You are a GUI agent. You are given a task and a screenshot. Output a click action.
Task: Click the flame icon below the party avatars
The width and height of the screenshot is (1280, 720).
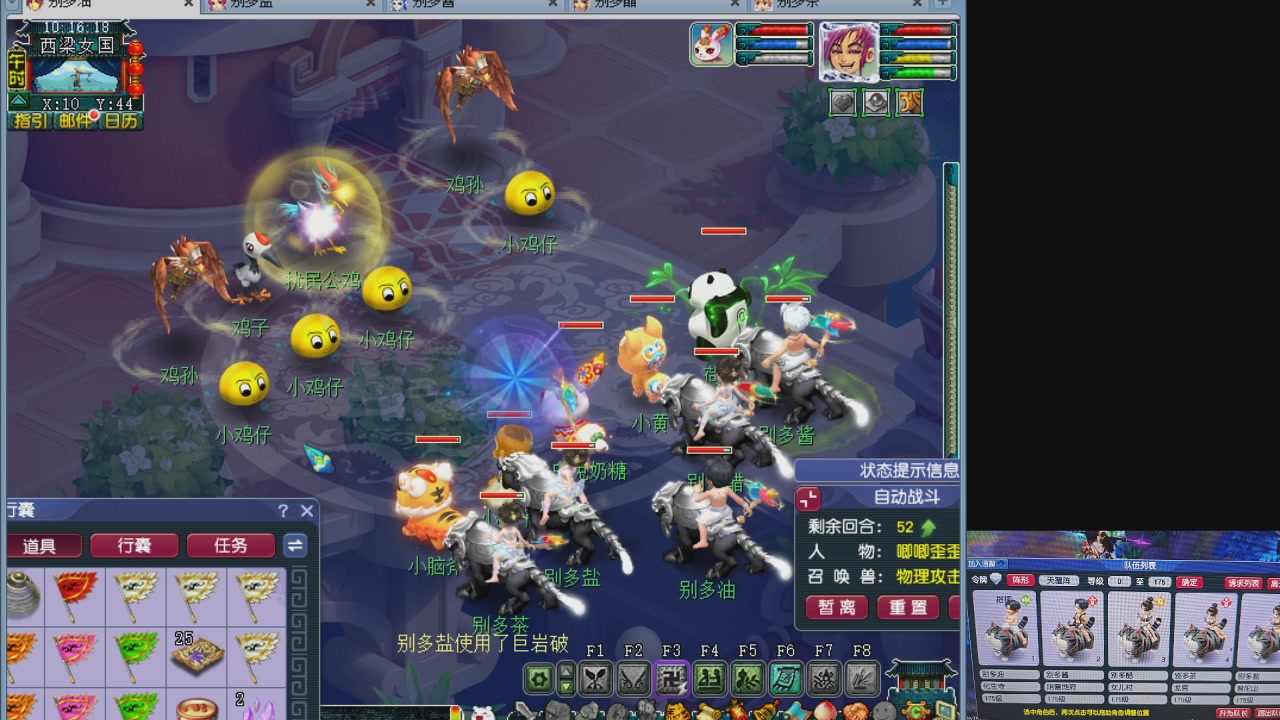(x=909, y=102)
